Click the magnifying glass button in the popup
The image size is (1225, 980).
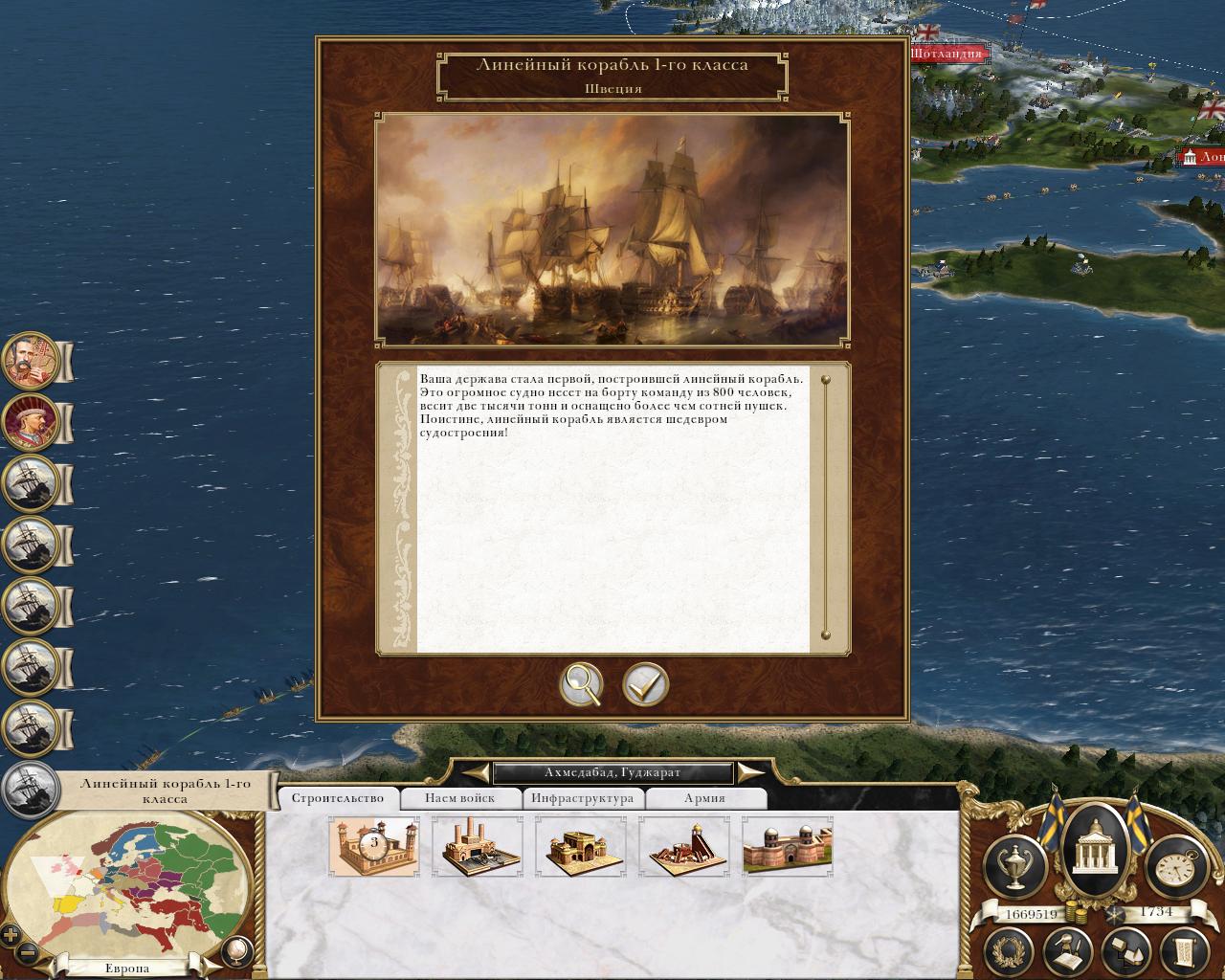tap(581, 684)
